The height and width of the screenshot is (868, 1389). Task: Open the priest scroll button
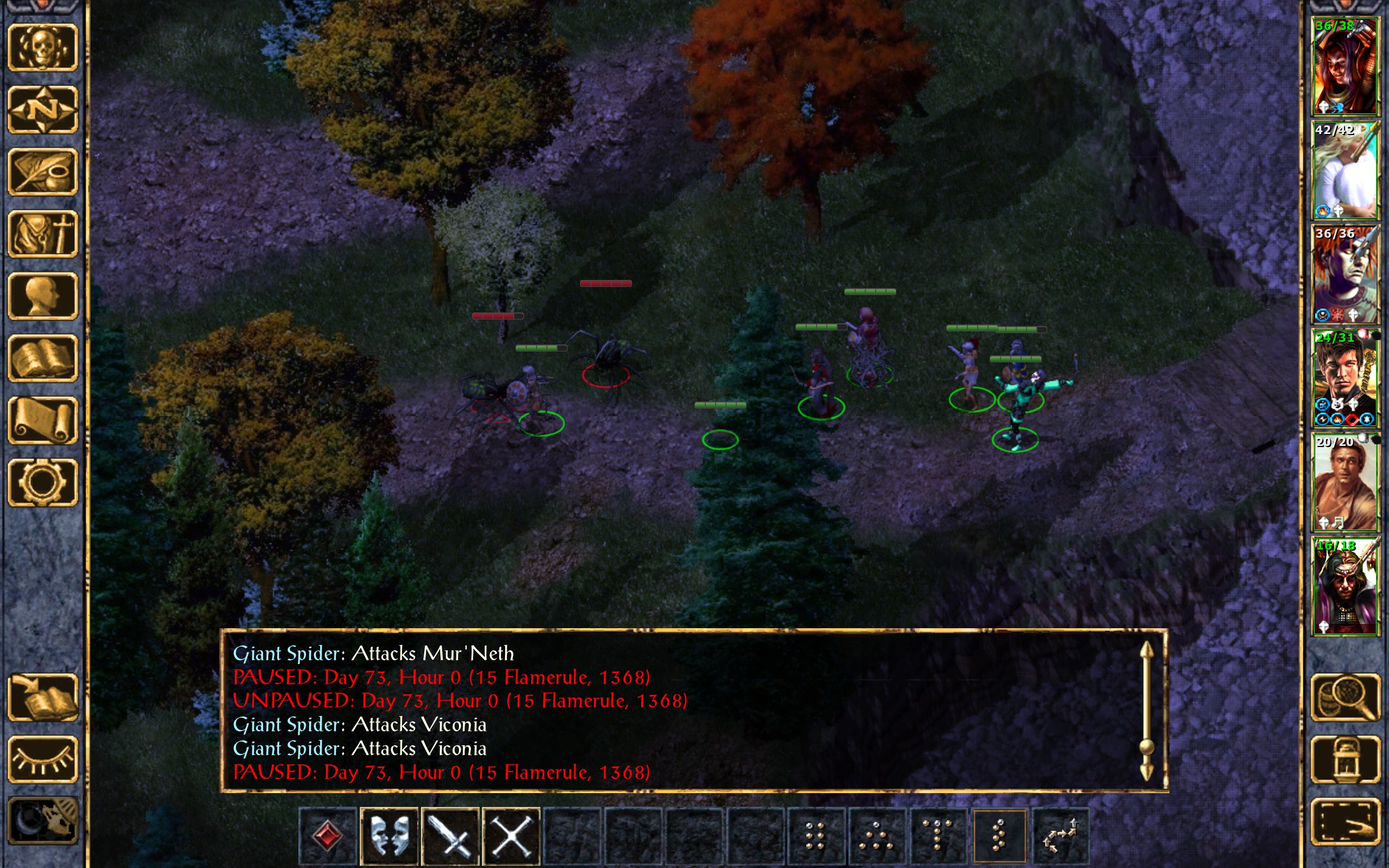coord(42,420)
